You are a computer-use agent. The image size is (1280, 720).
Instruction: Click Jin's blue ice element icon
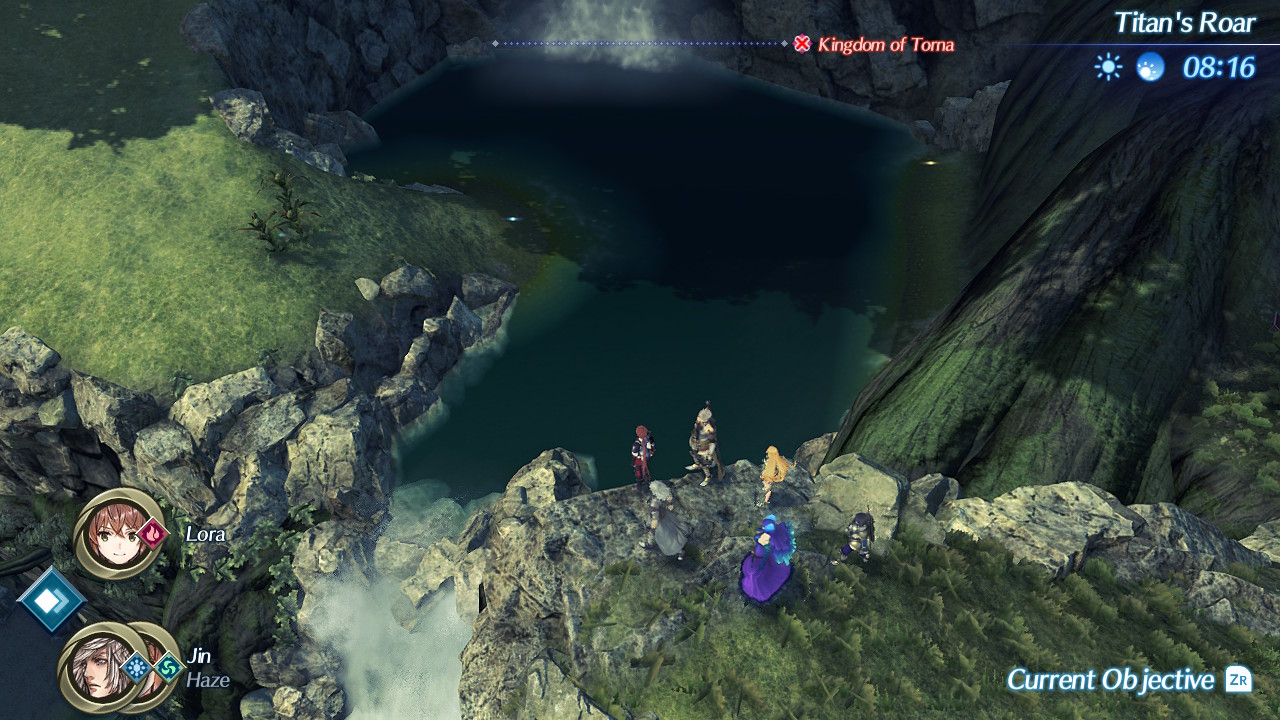click(x=137, y=667)
